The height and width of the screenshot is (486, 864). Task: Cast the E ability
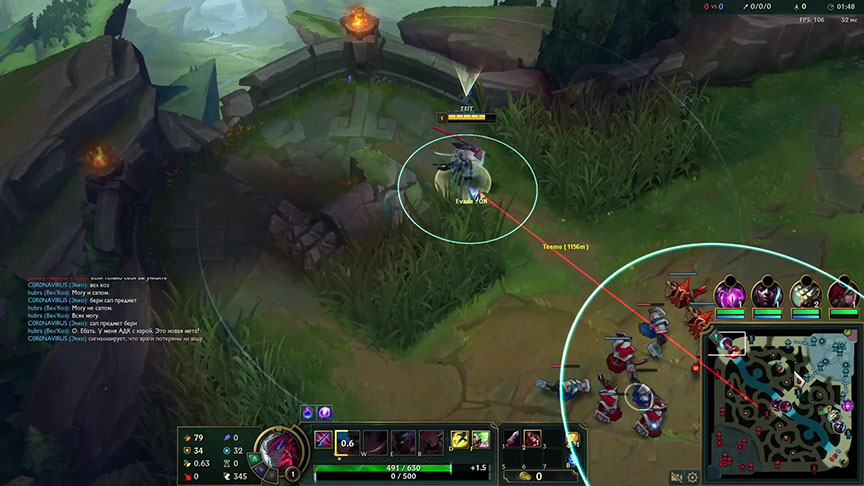click(403, 441)
